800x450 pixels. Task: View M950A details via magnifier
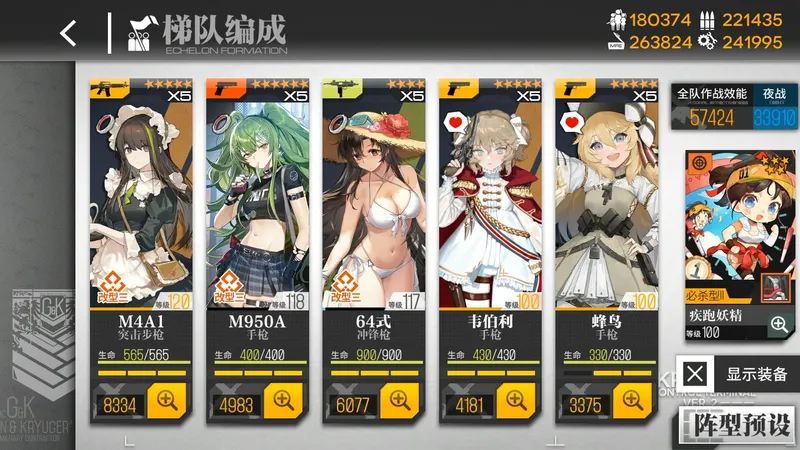tap(285, 402)
